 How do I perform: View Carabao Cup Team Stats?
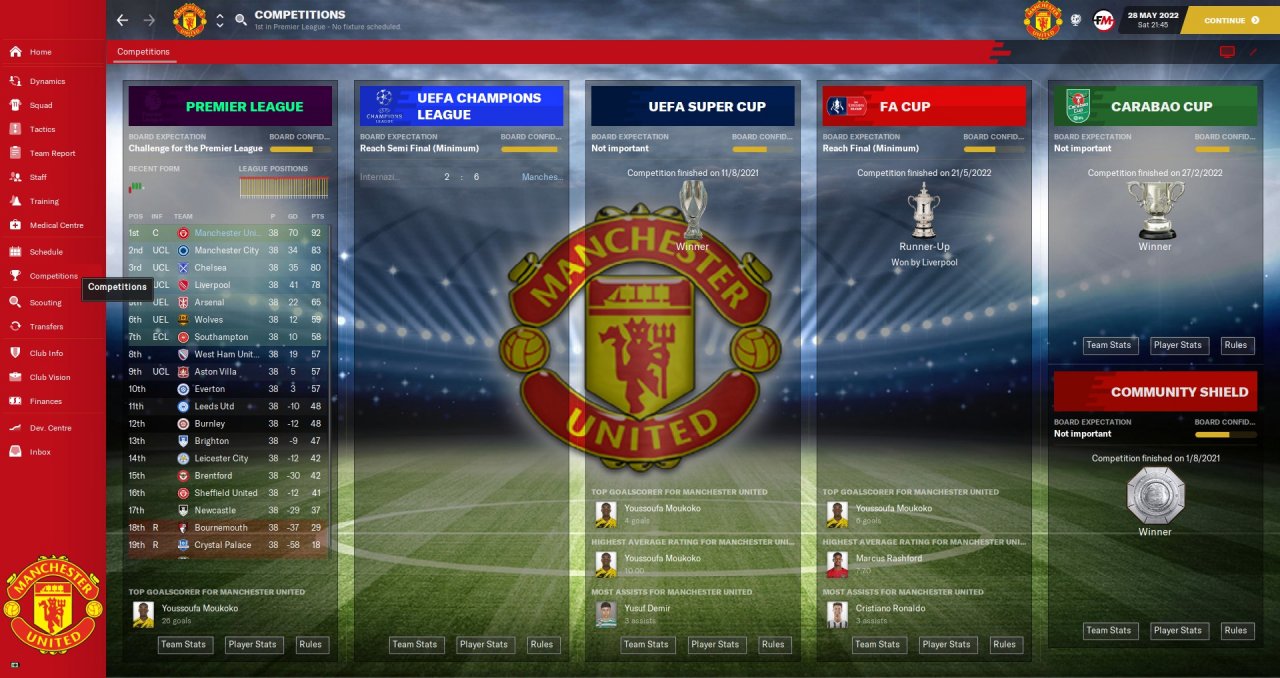[1109, 345]
